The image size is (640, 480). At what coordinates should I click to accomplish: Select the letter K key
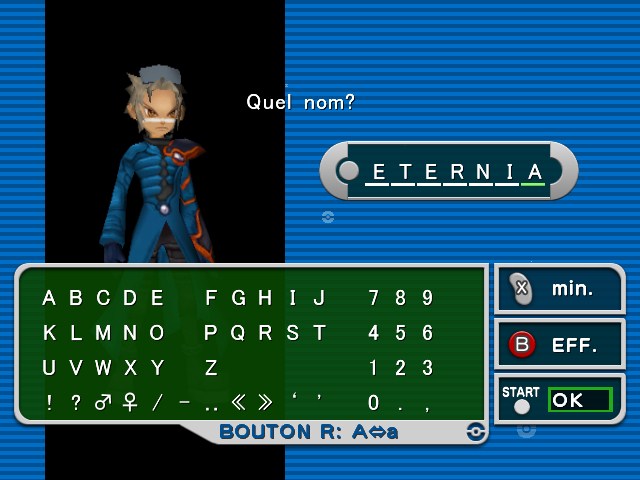[x=49, y=333]
